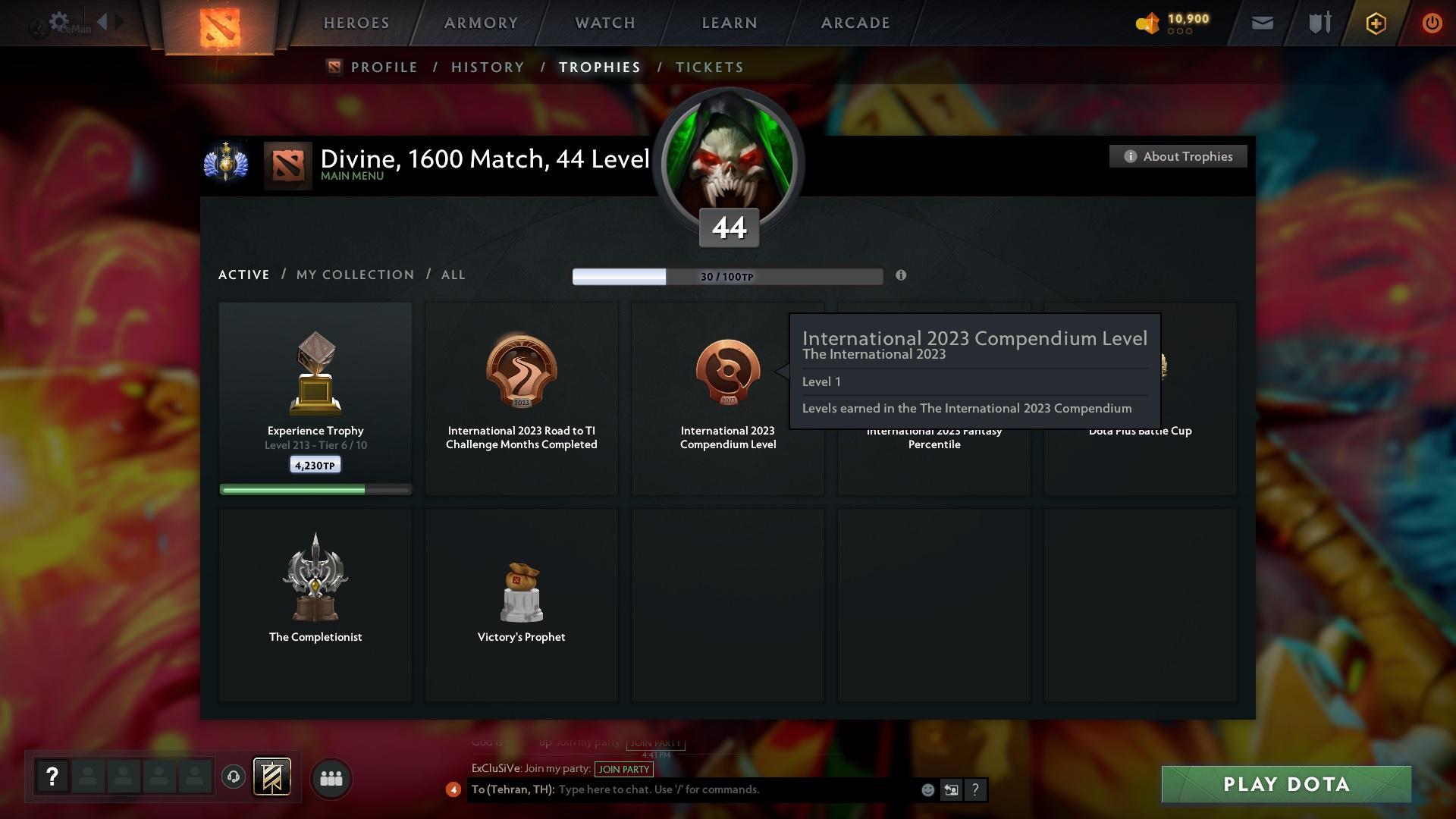
Task: Open the WATCH menu
Action: 604,23
